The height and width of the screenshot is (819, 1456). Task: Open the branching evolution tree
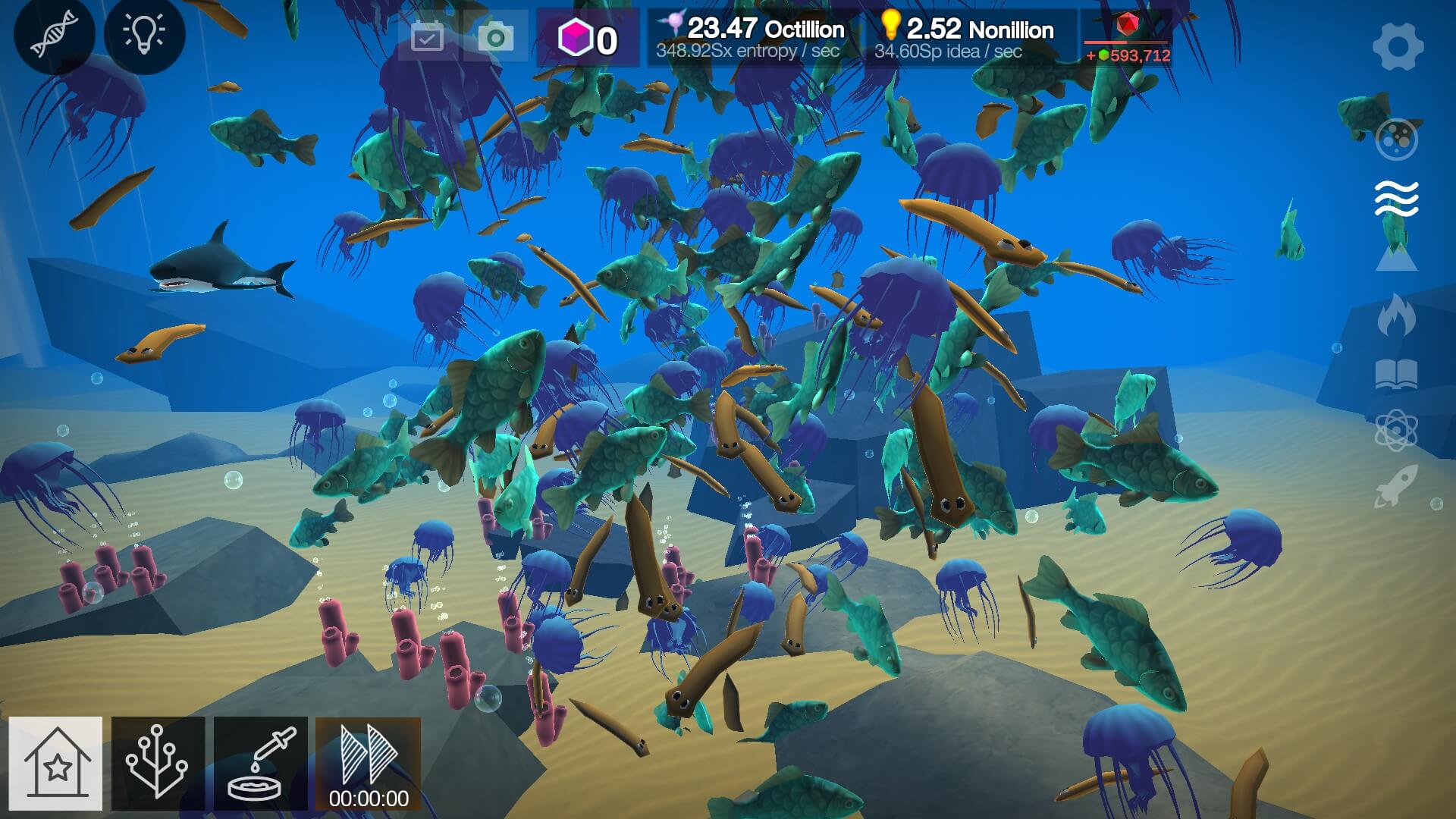click(158, 764)
